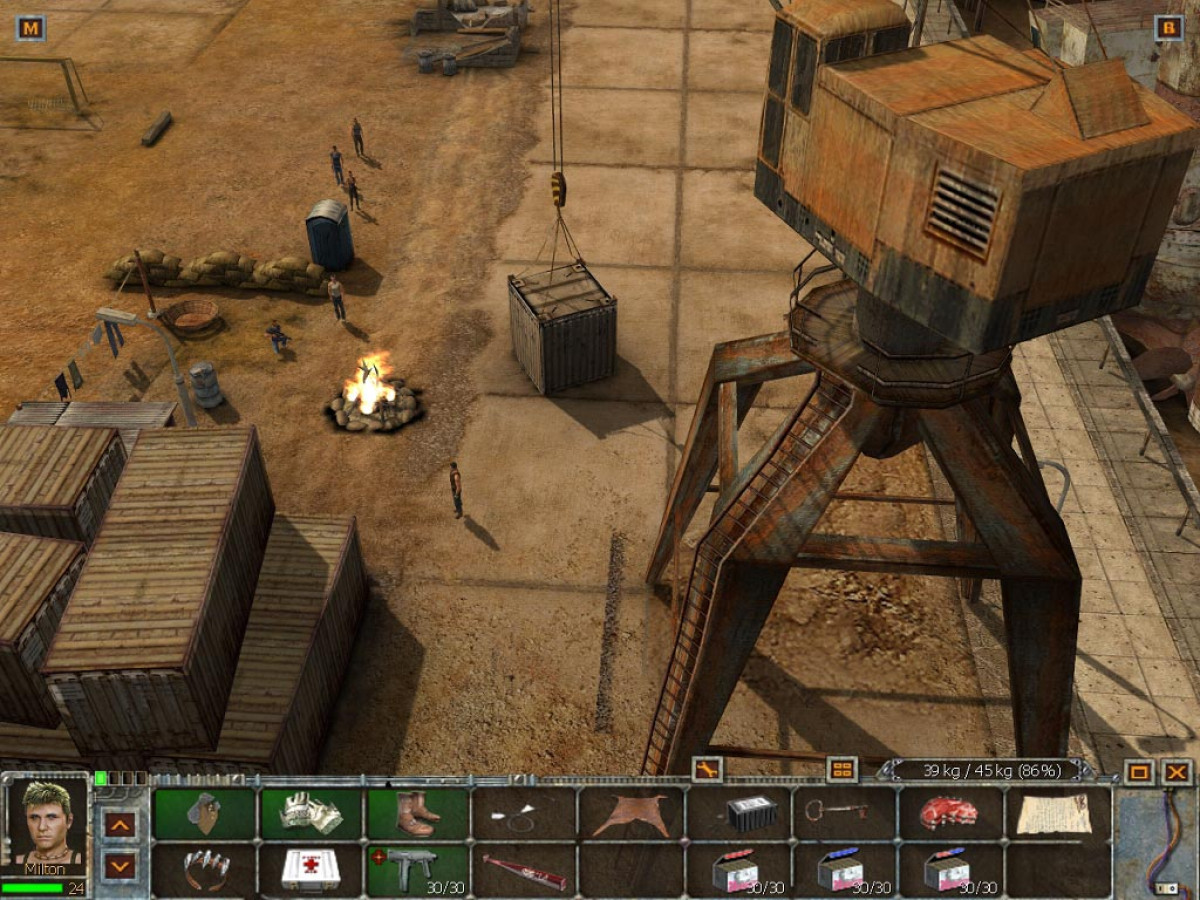Page the inventory up with the arrow
The height and width of the screenshot is (900, 1200).
coord(119,824)
